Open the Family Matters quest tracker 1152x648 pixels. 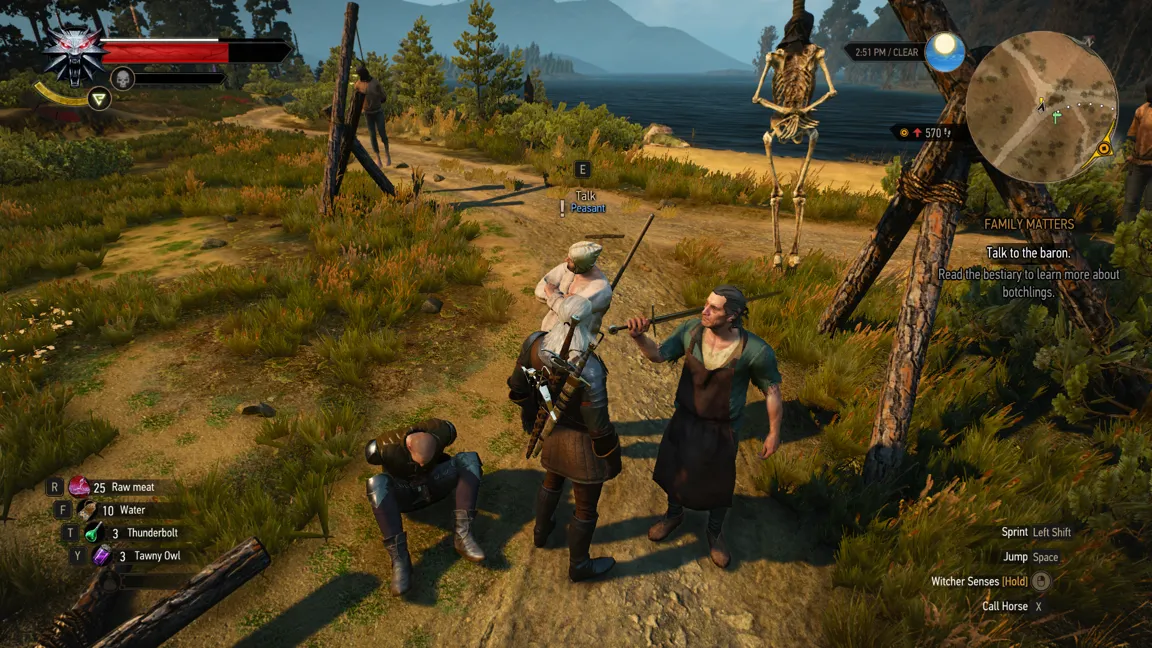click(1029, 224)
